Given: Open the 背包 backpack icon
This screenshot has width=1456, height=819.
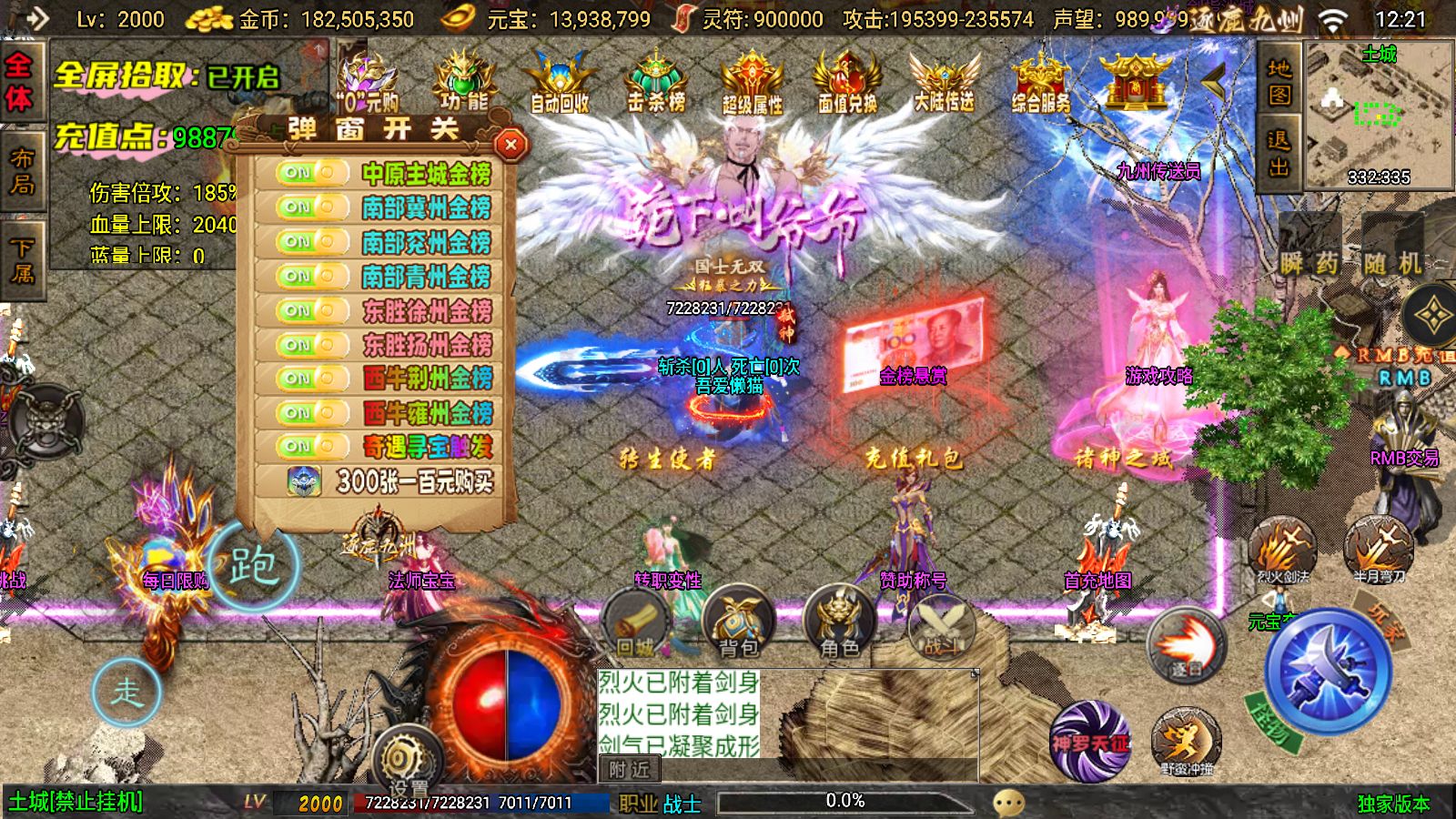Looking at the screenshot, I should pos(739,623).
